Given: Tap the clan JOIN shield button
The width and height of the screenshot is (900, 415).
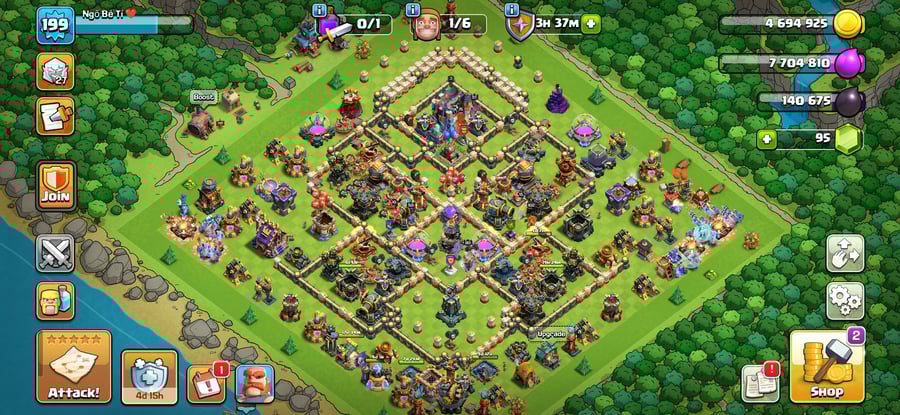Looking at the screenshot, I should pos(55,185).
